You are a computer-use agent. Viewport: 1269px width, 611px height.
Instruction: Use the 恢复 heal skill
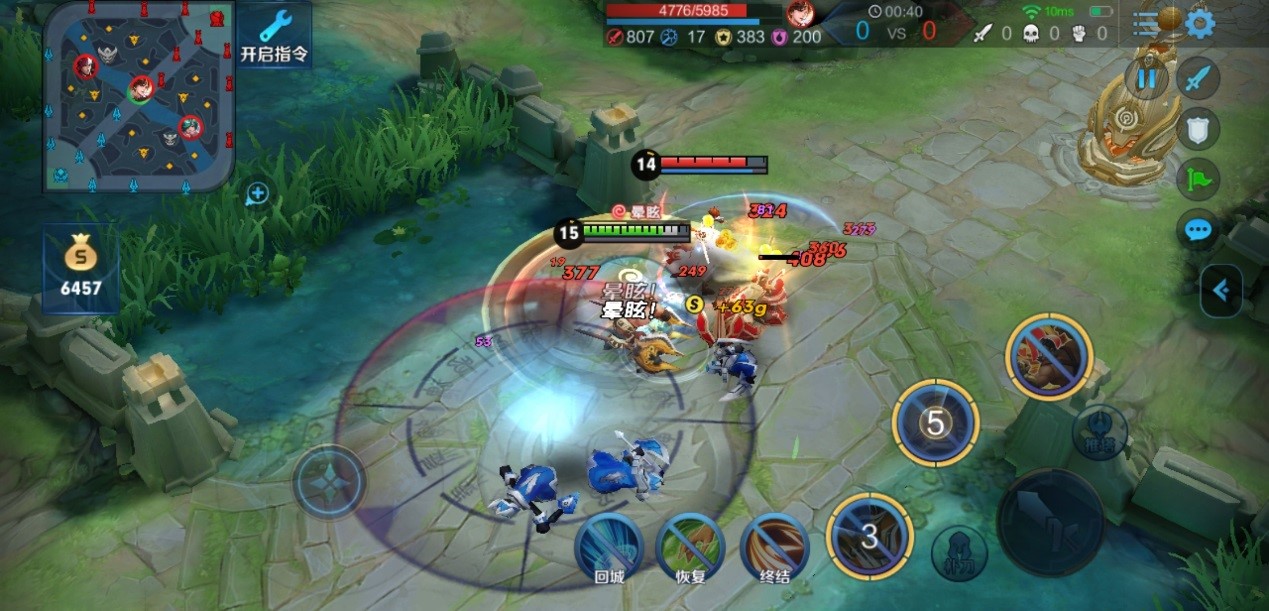tap(692, 545)
